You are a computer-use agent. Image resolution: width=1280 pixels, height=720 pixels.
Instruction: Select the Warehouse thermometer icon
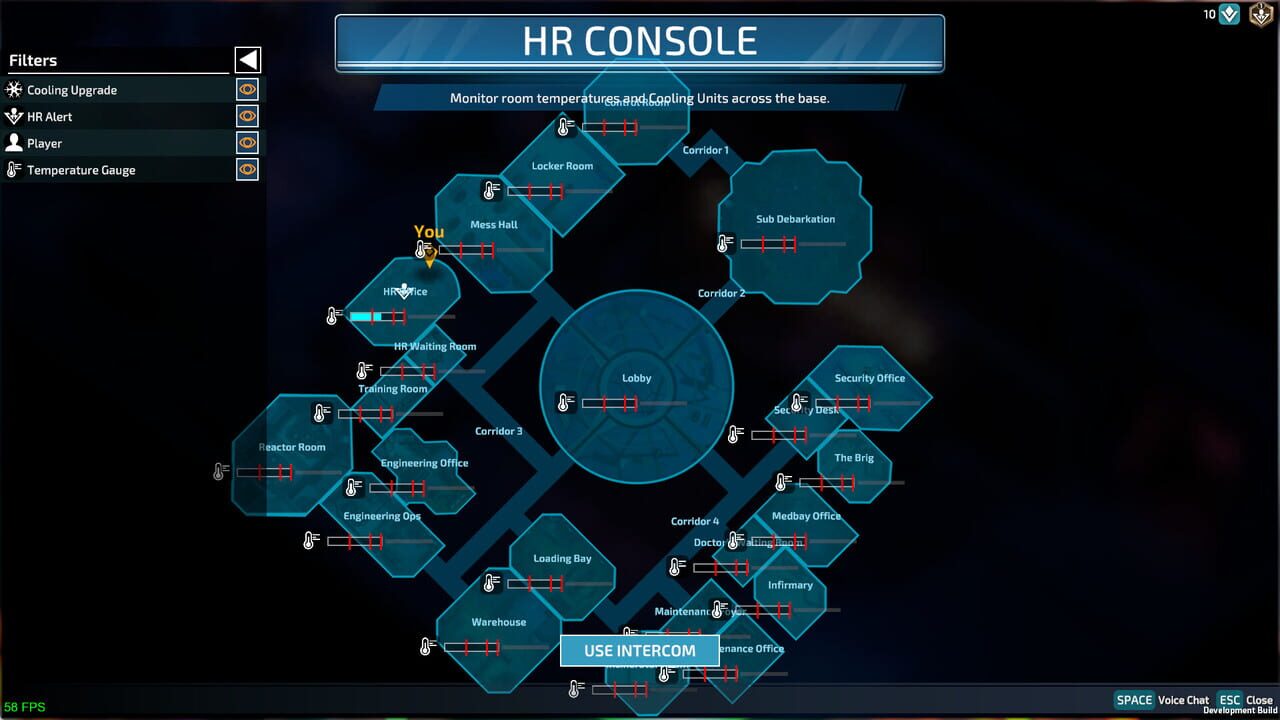point(426,646)
